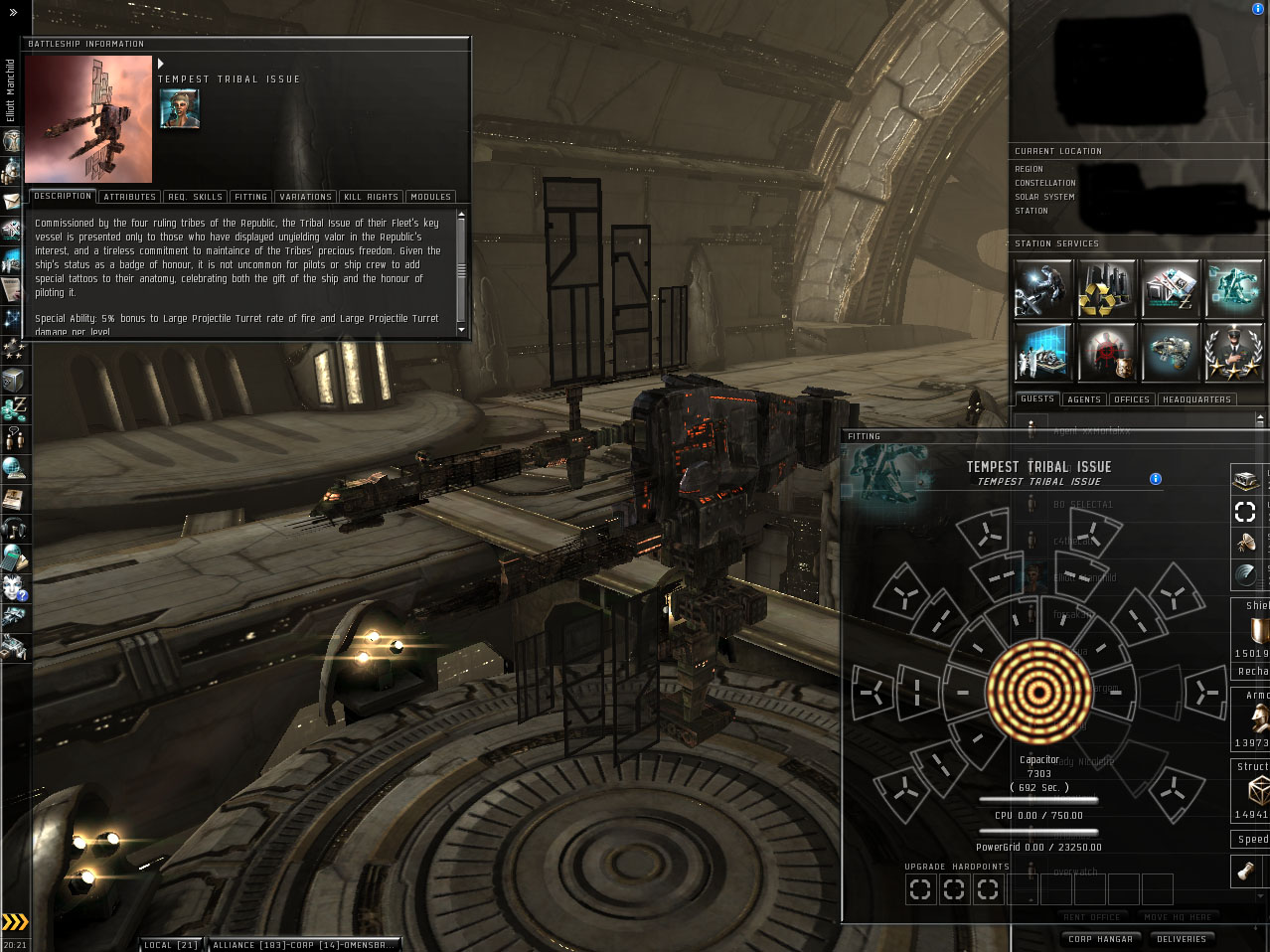Open the Militia Office officer icon
The width and height of the screenshot is (1270, 952).
[x=1233, y=352]
